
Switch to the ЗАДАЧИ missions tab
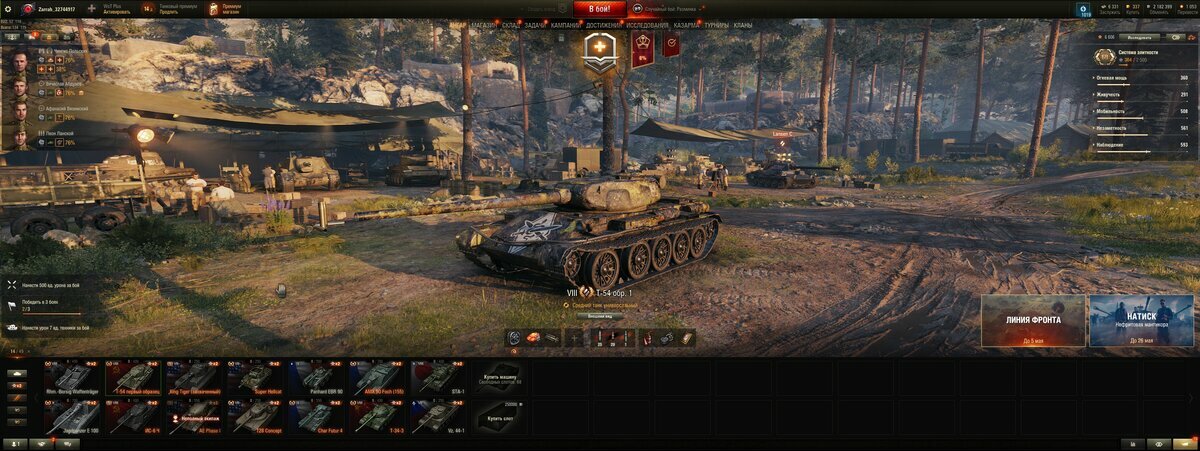(535, 25)
